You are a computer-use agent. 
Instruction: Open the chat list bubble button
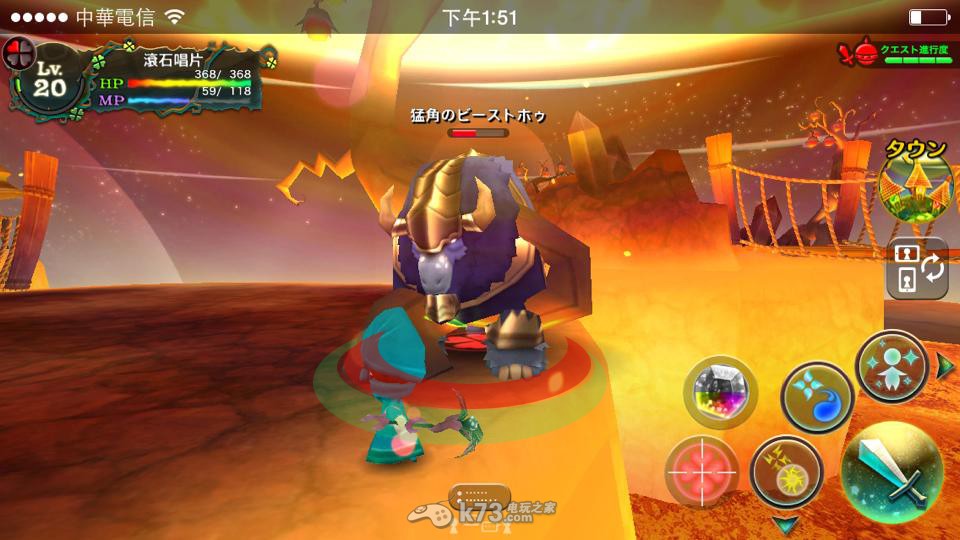[479, 496]
